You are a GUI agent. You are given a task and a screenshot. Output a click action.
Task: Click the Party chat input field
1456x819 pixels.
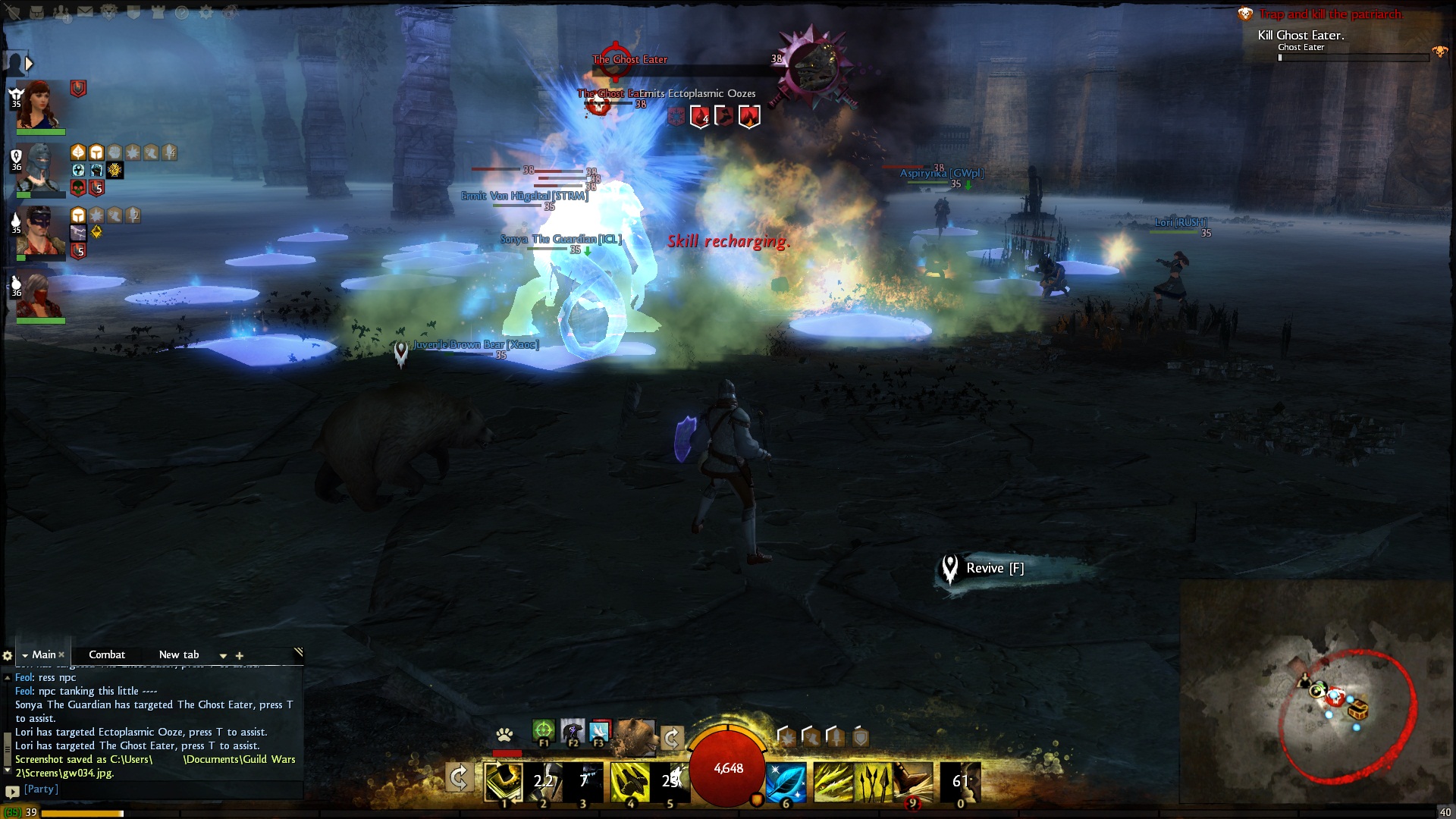pyautogui.click(x=152, y=789)
